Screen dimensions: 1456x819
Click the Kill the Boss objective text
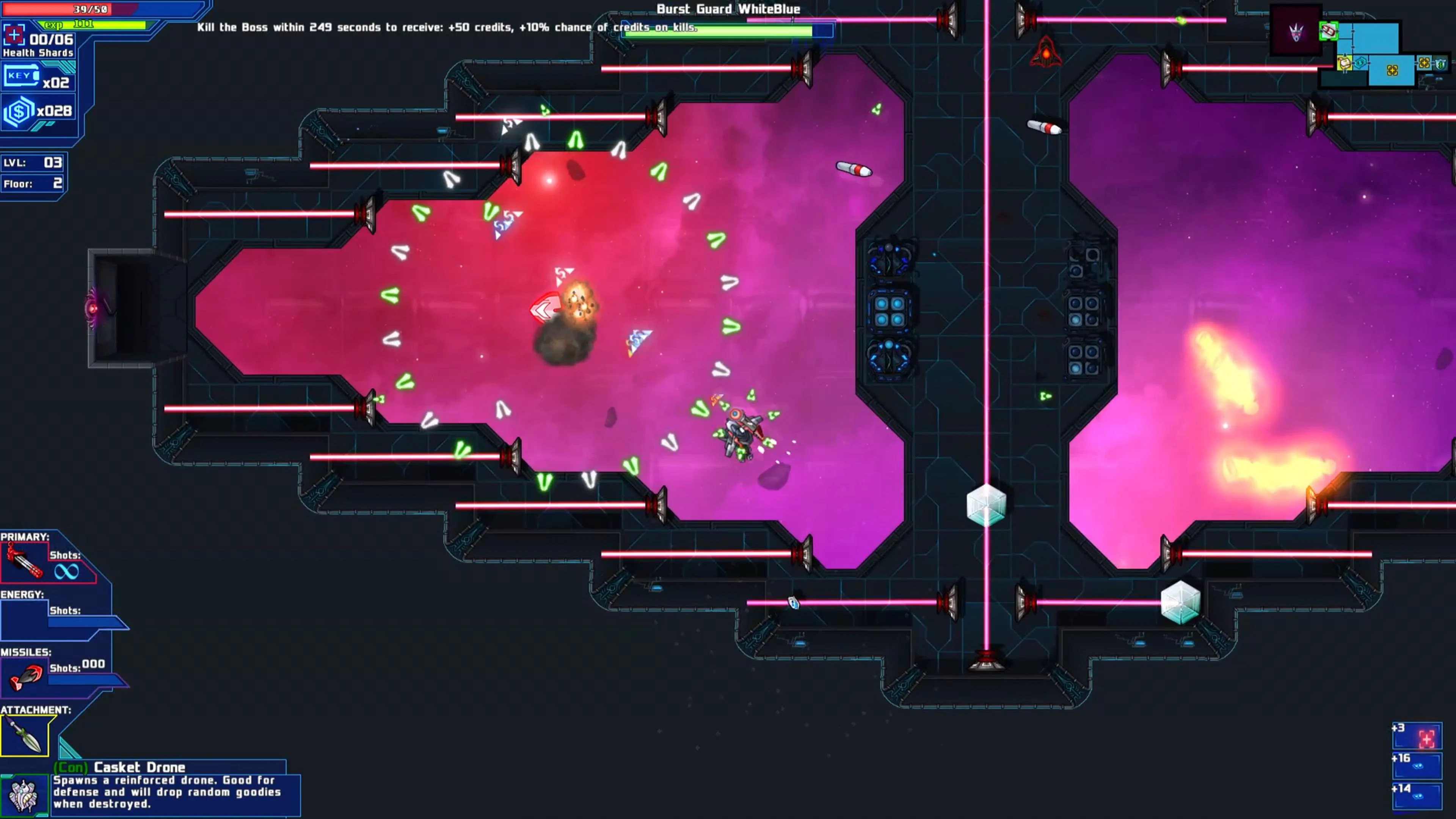(x=447, y=27)
